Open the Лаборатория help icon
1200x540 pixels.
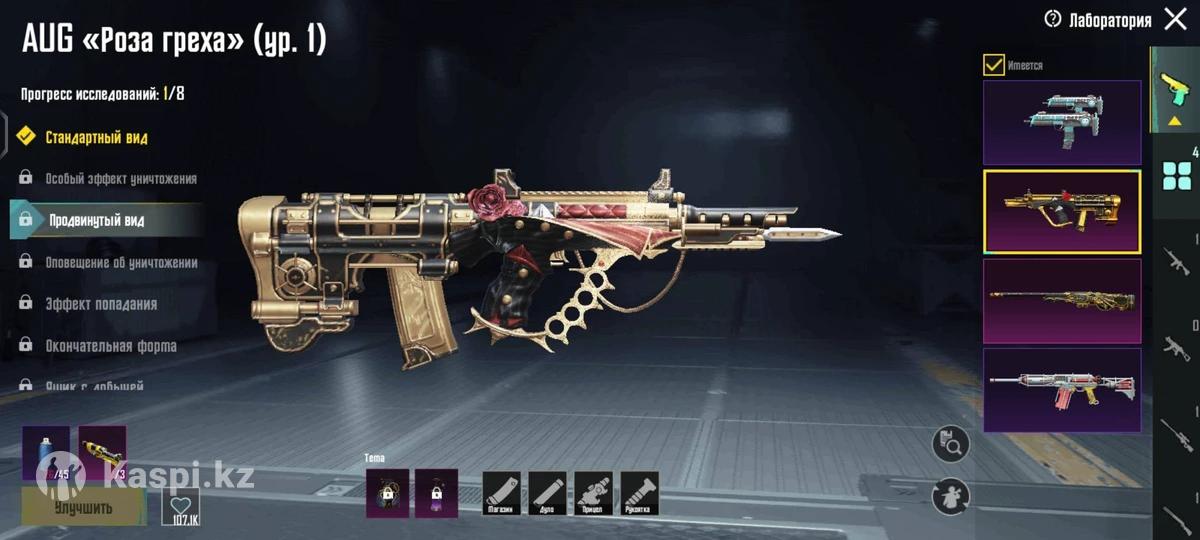[x=1052, y=19]
